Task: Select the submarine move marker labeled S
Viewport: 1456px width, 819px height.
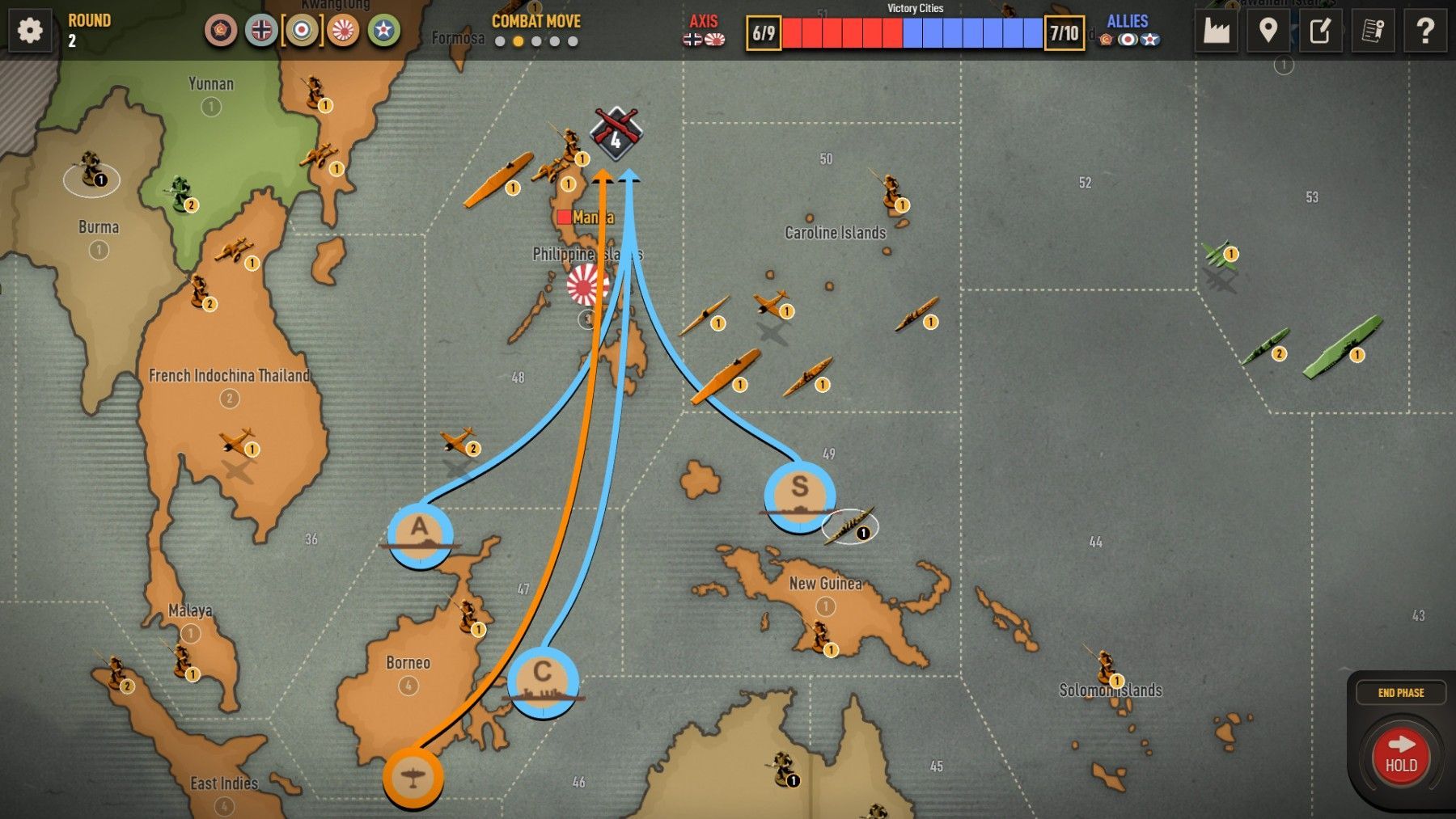Action: tap(799, 496)
